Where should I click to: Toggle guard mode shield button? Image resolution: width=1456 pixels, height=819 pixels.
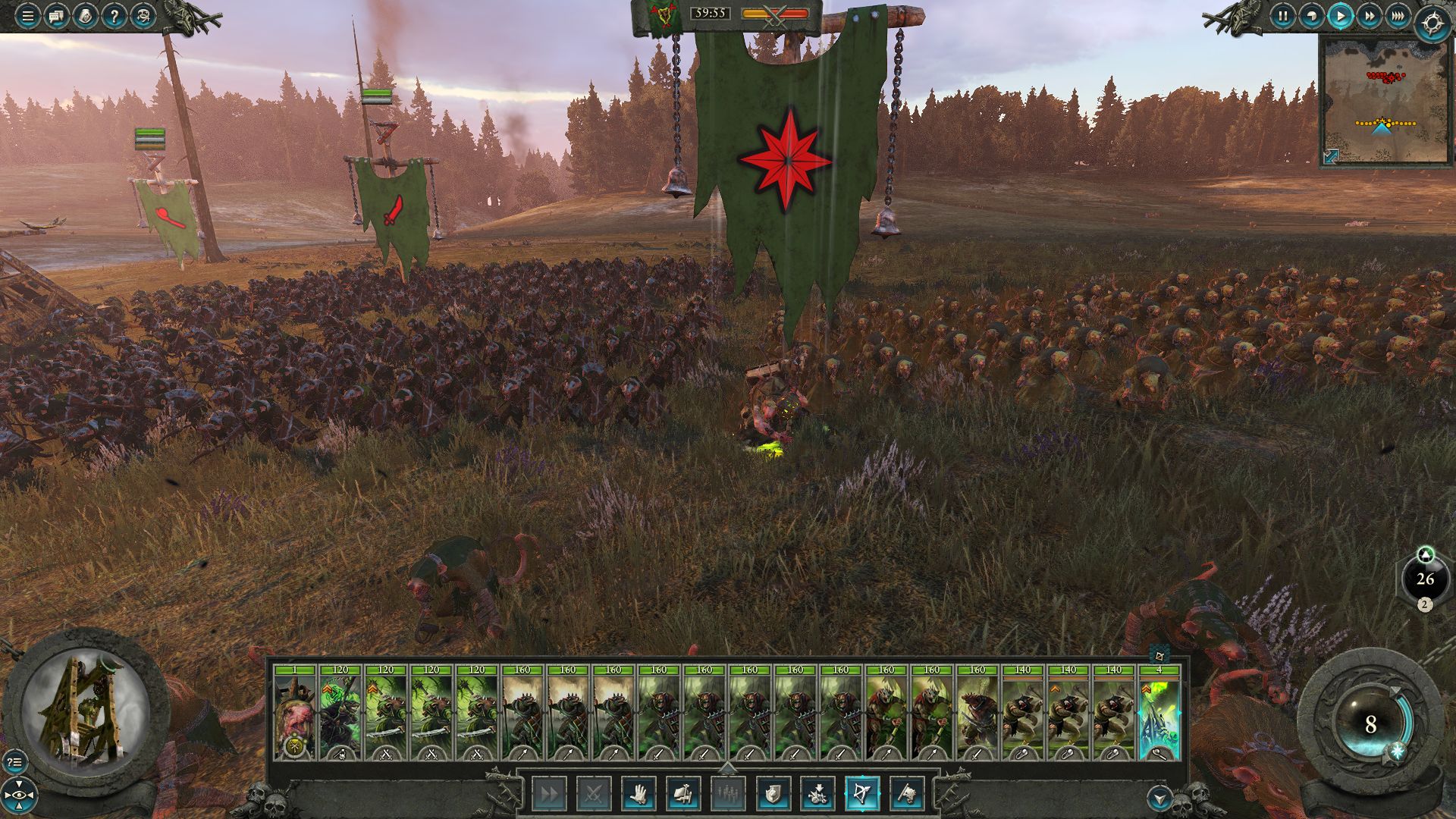[773, 794]
